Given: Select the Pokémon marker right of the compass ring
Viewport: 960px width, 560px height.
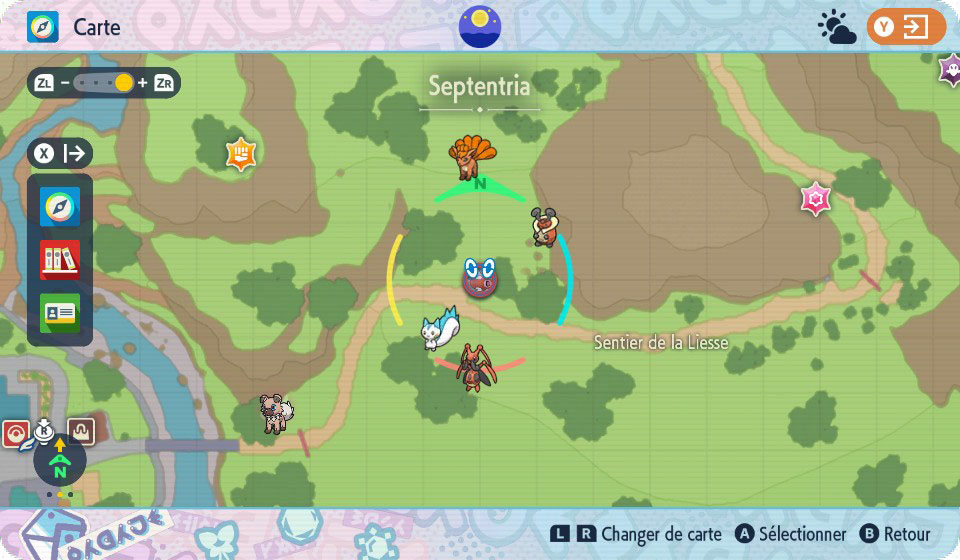Looking at the screenshot, I should coord(544,227).
